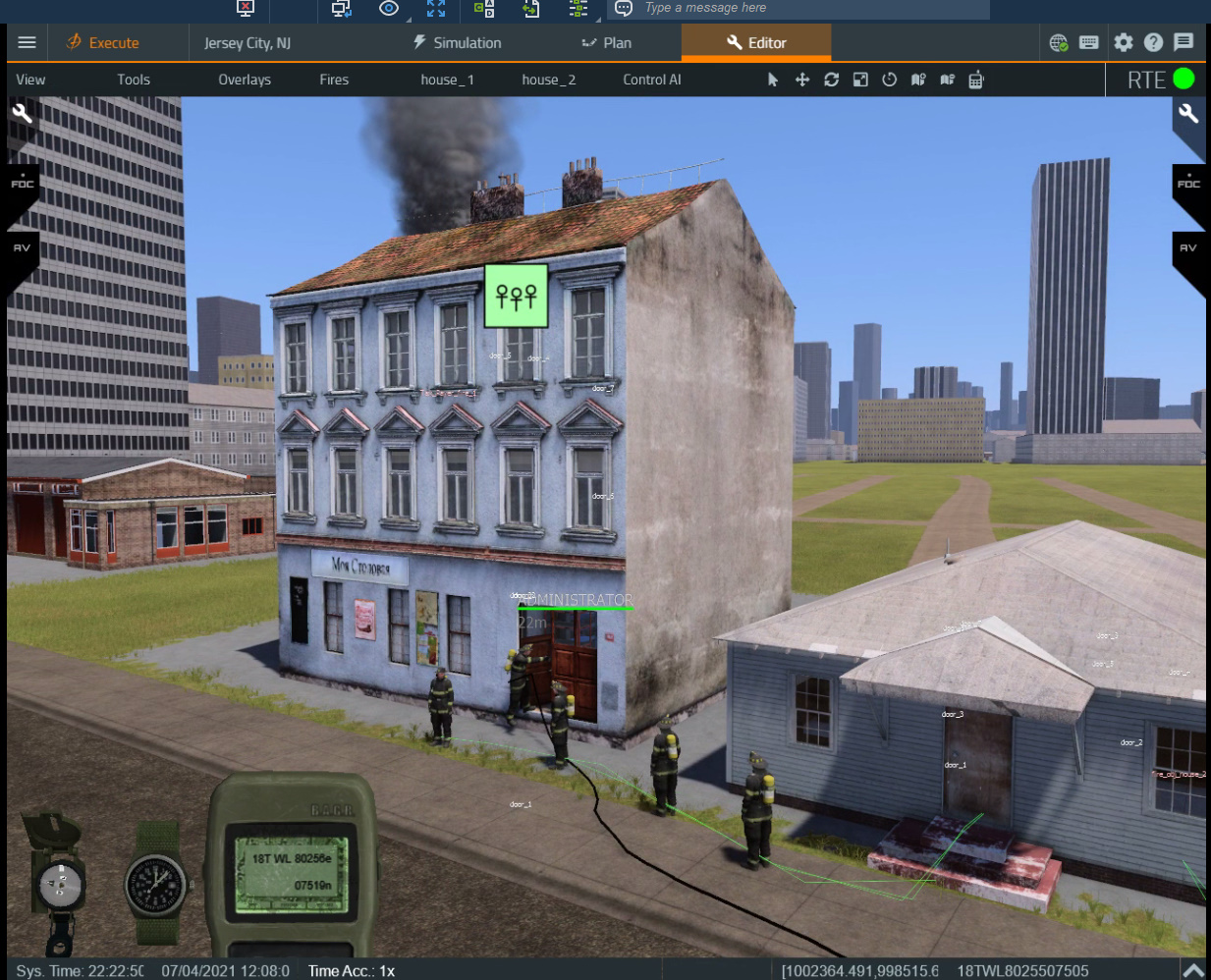Switch to the Simulation tab
This screenshot has width=1211, height=980.
click(457, 42)
